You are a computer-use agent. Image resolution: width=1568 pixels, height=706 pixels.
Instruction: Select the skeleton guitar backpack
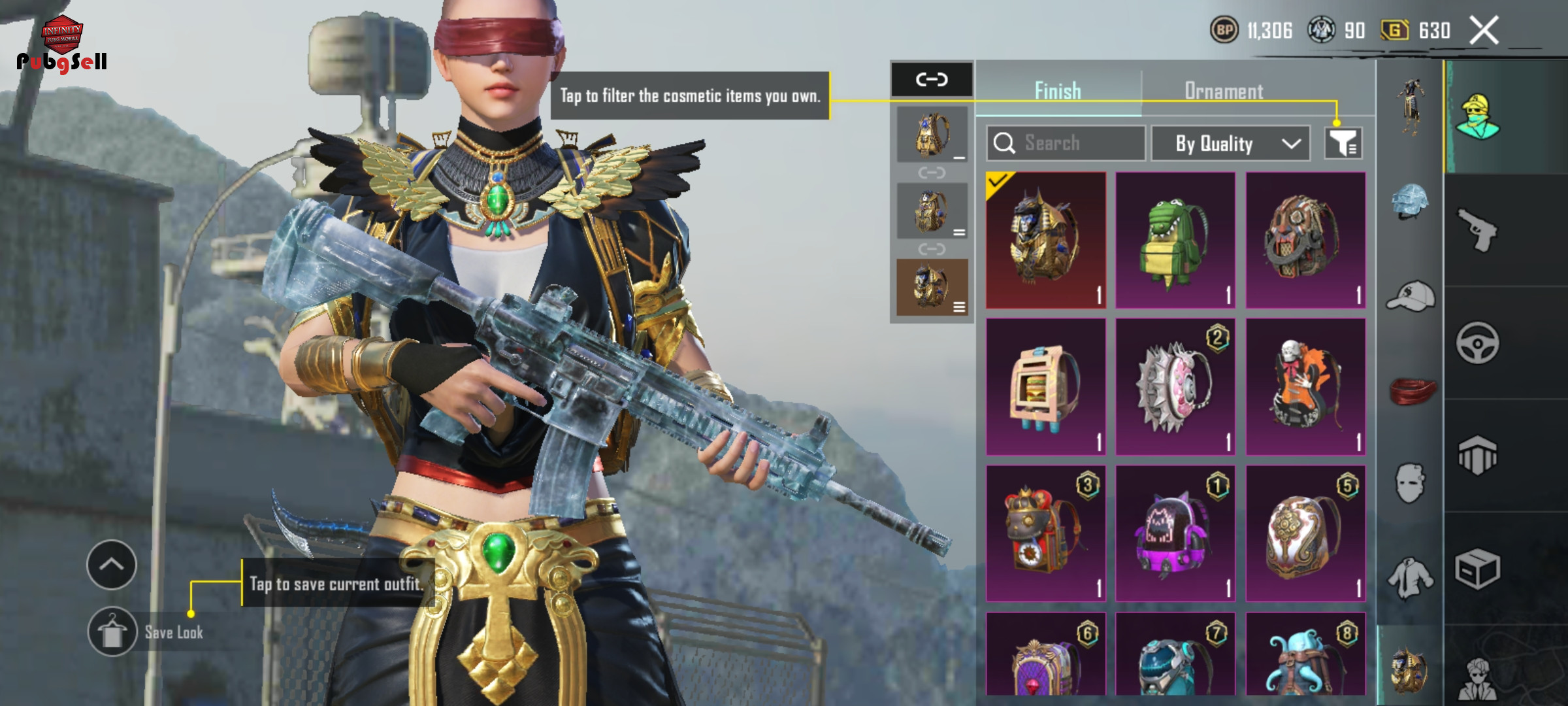coord(1305,387)
